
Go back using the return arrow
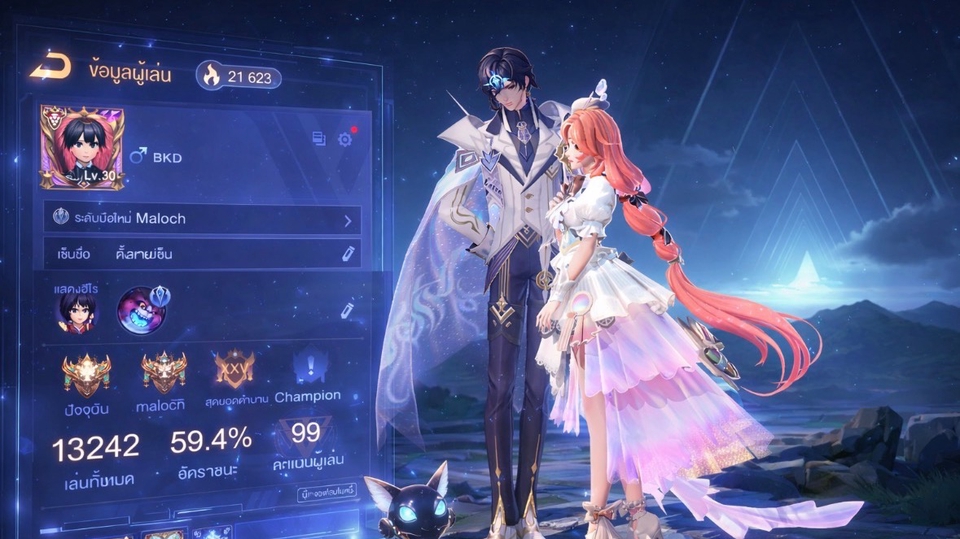(x=50, y=68)
